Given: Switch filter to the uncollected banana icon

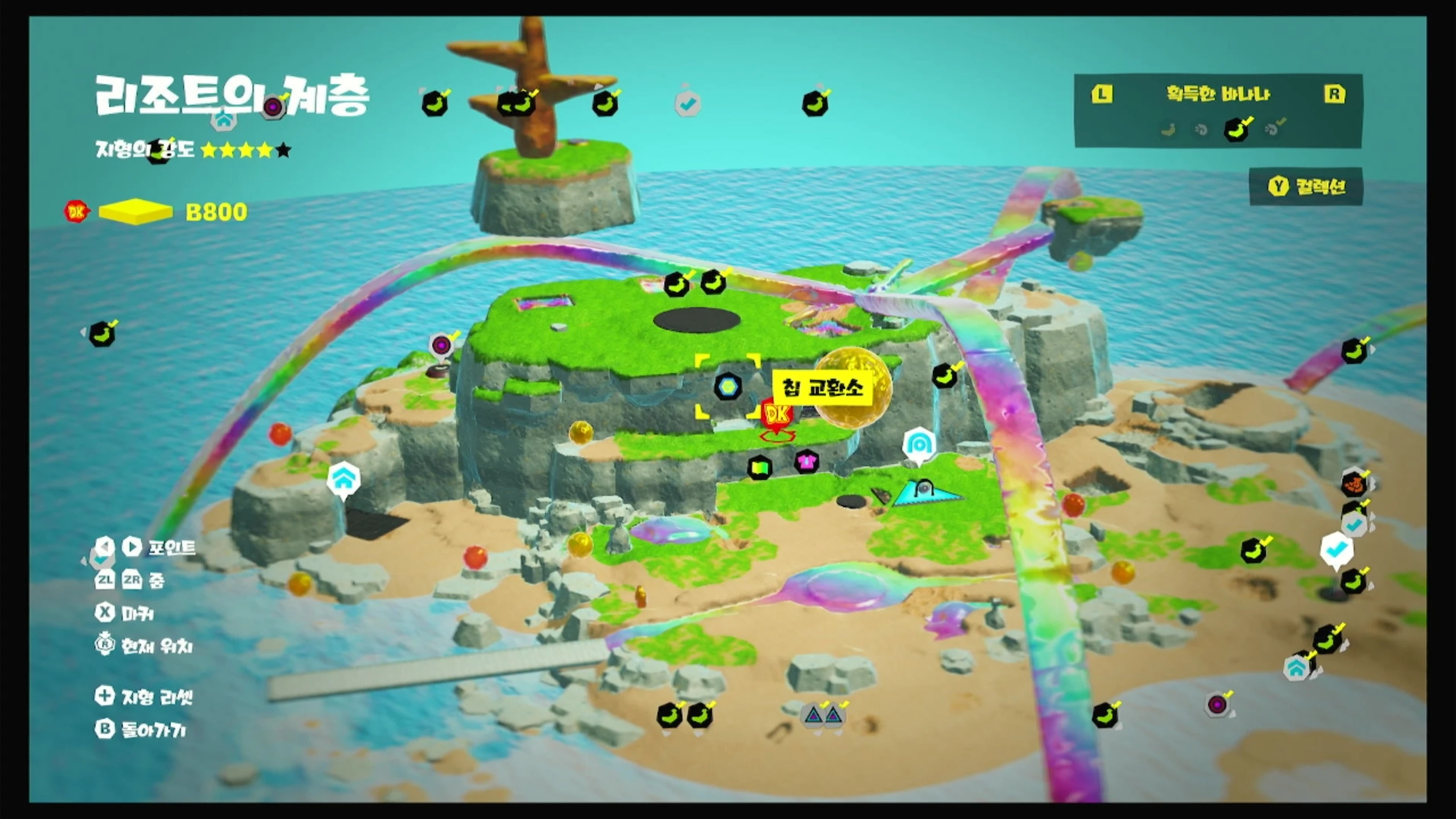Looking at the screenshot, I should tap(1168, 130).
